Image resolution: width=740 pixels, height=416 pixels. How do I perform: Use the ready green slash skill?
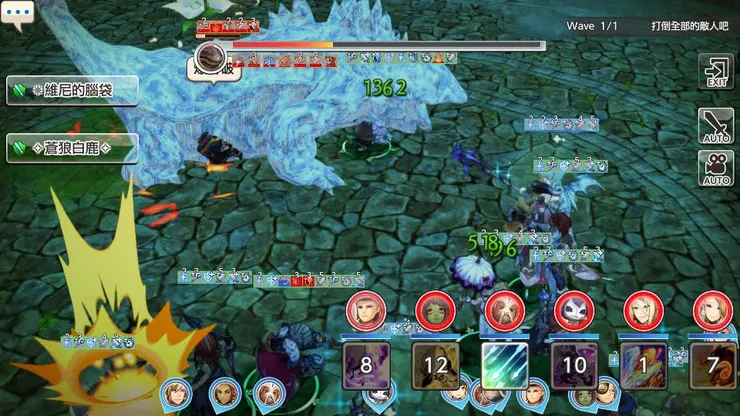(505, 363)
